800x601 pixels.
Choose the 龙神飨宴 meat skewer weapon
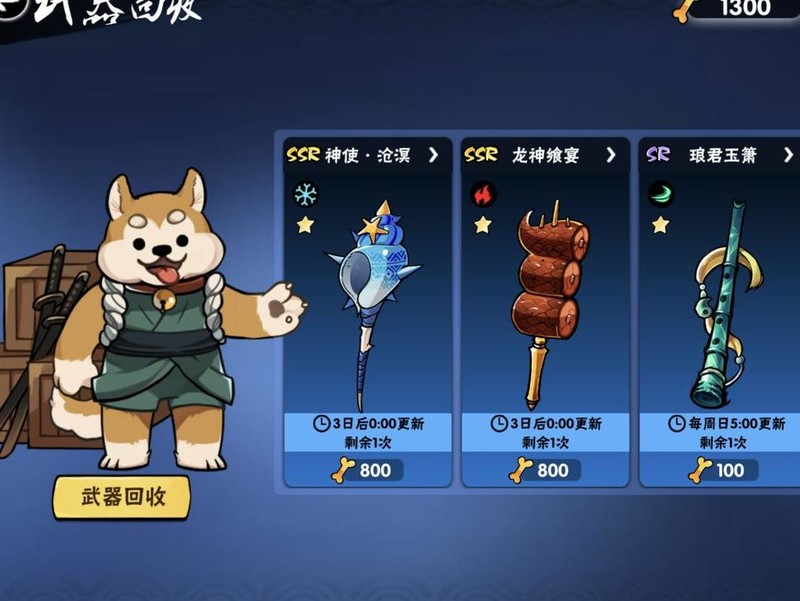546,300
